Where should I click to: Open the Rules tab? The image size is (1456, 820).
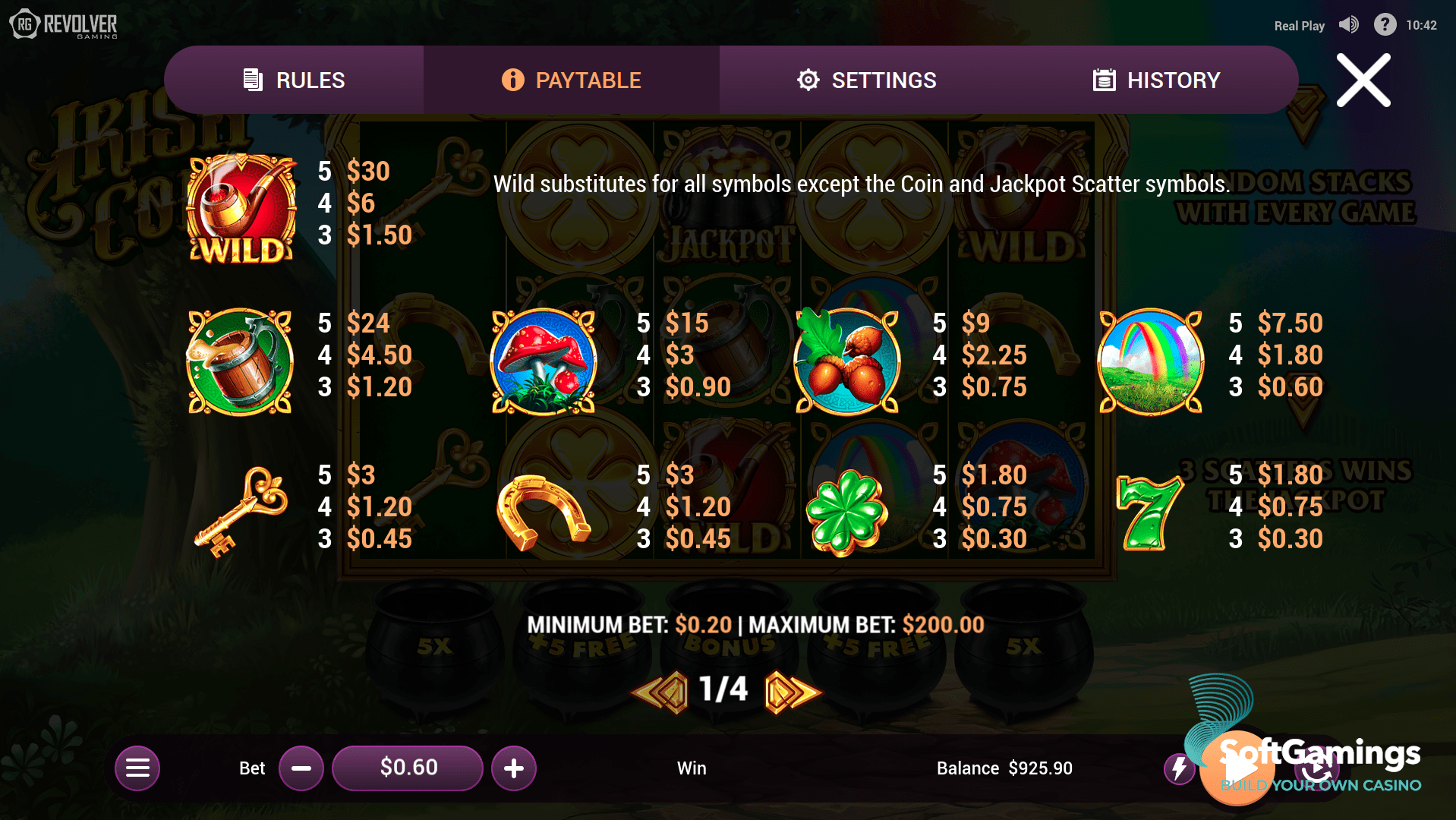coord(294,80)
